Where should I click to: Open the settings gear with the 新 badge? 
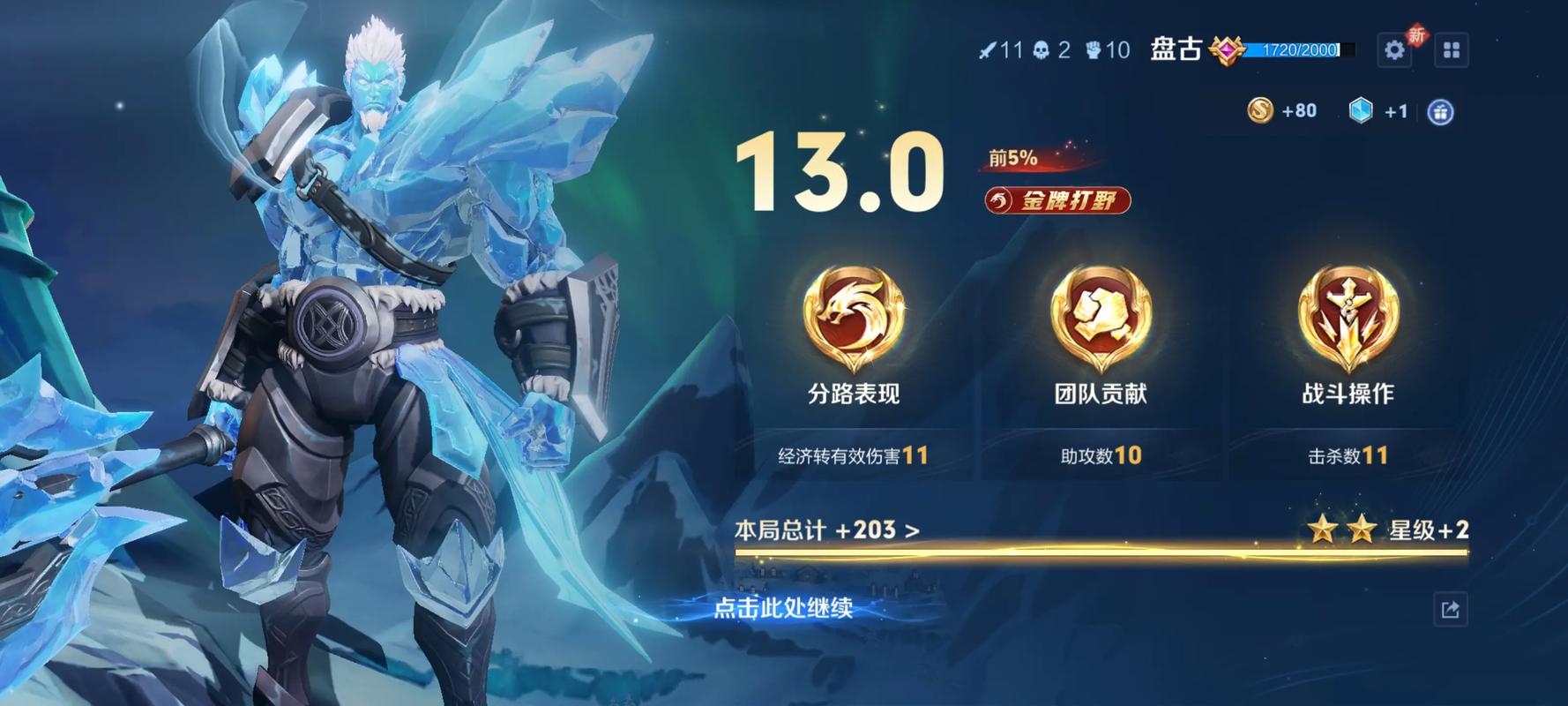(1393, 50)
